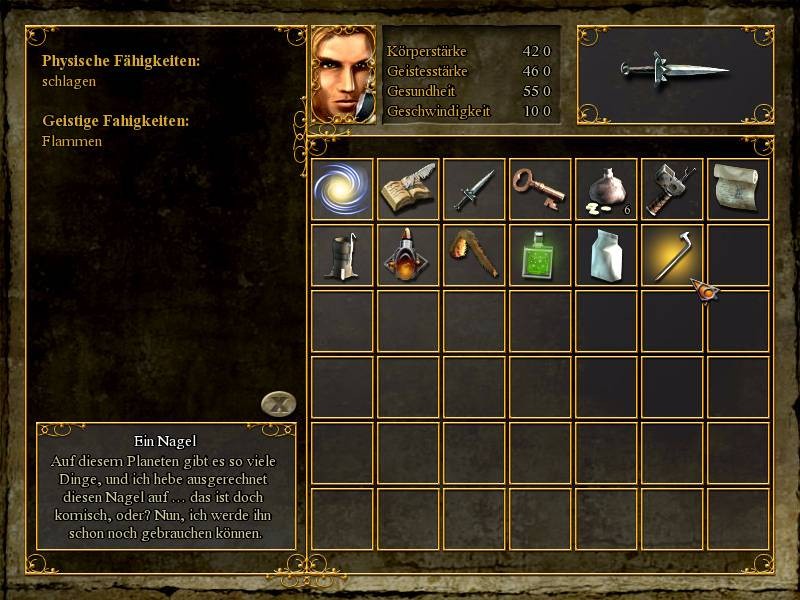The width and height of the screenshot is (800, 600).
Task: Open the book with quill journal
Action: click(408, 189)
